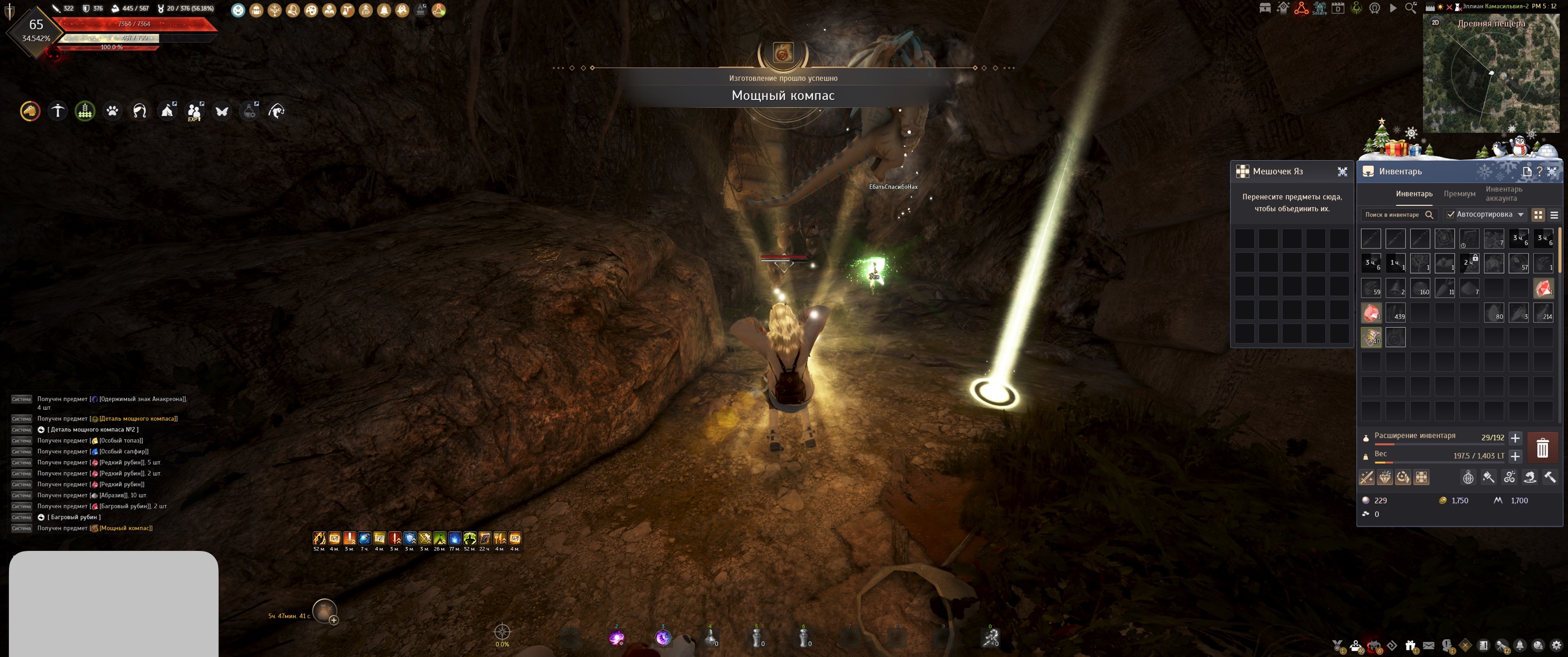
Task: Open the gear settings icon in bottom corner
Action: coord(1556,645)
